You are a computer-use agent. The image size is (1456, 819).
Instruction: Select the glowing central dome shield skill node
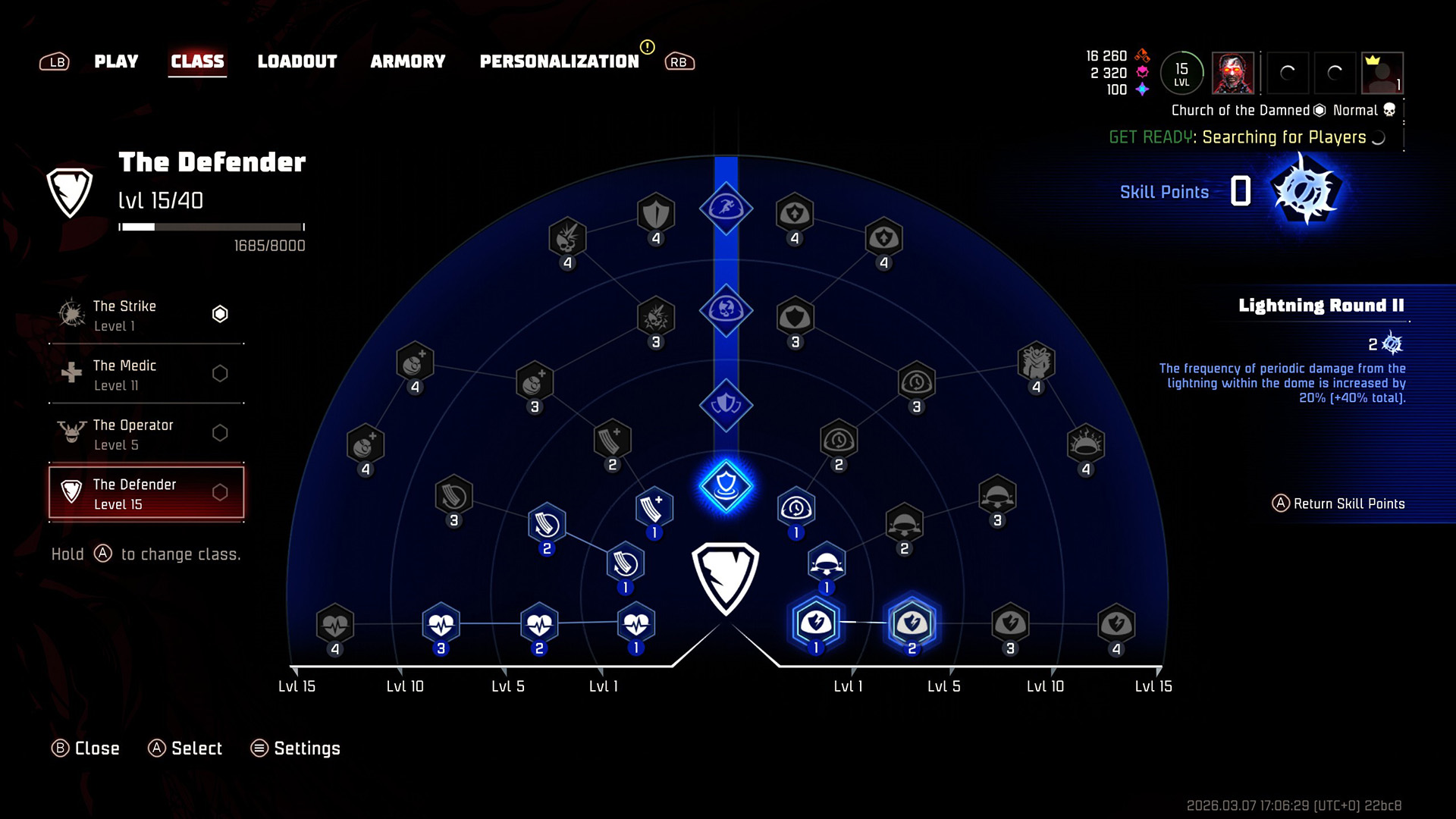pyautogui.click(x=726, y=488)
